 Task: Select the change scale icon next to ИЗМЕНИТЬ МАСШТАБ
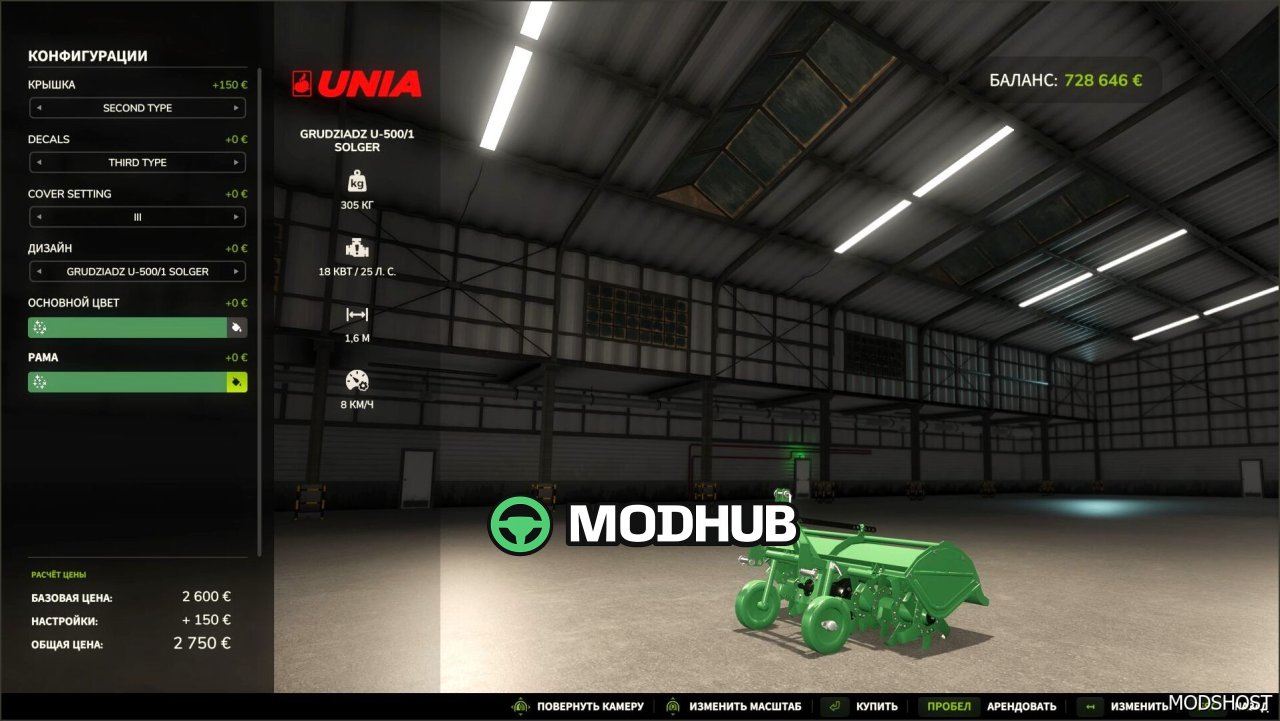[671, 706]
